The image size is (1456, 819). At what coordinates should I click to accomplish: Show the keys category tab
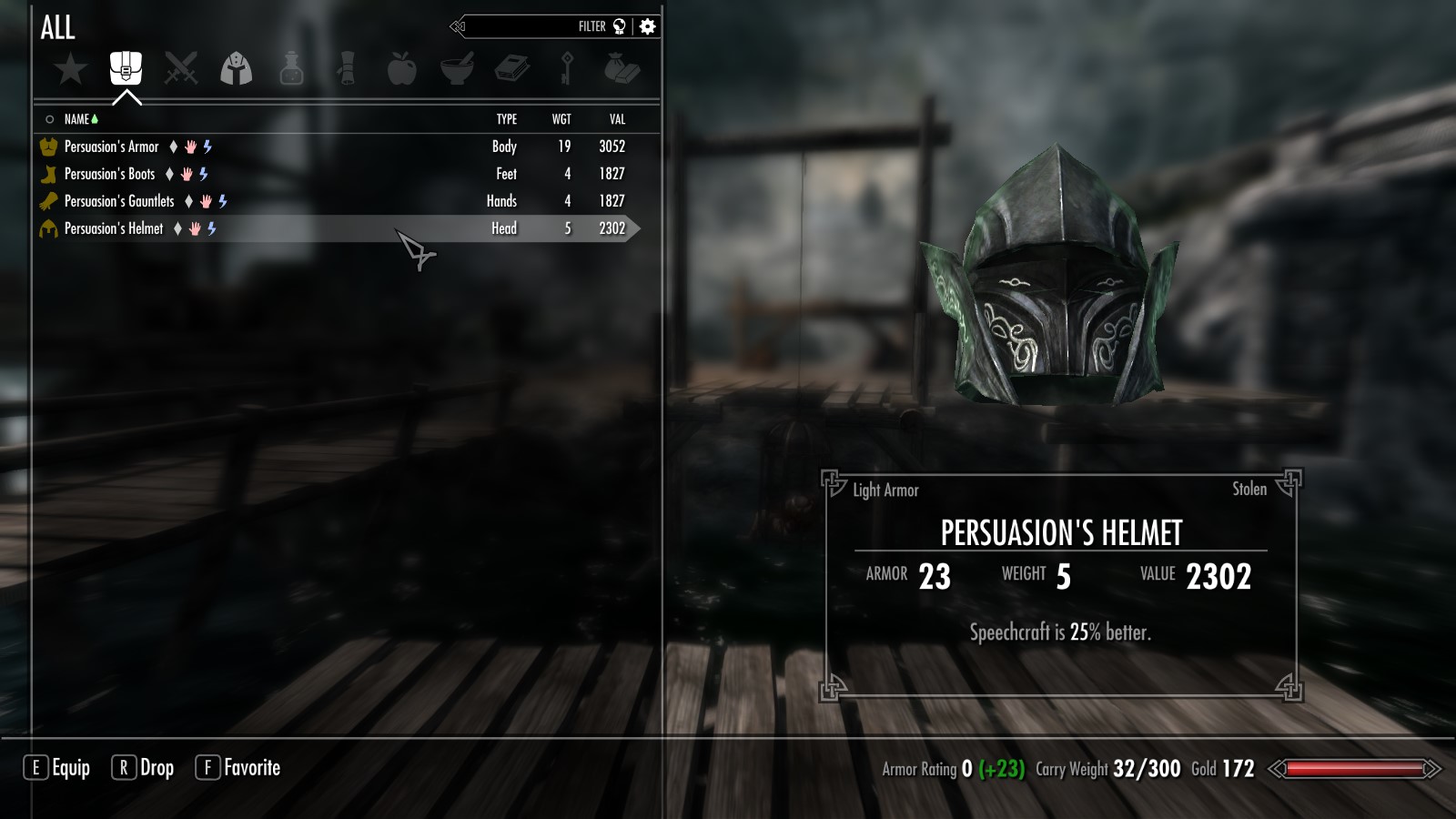pos(567,68)
